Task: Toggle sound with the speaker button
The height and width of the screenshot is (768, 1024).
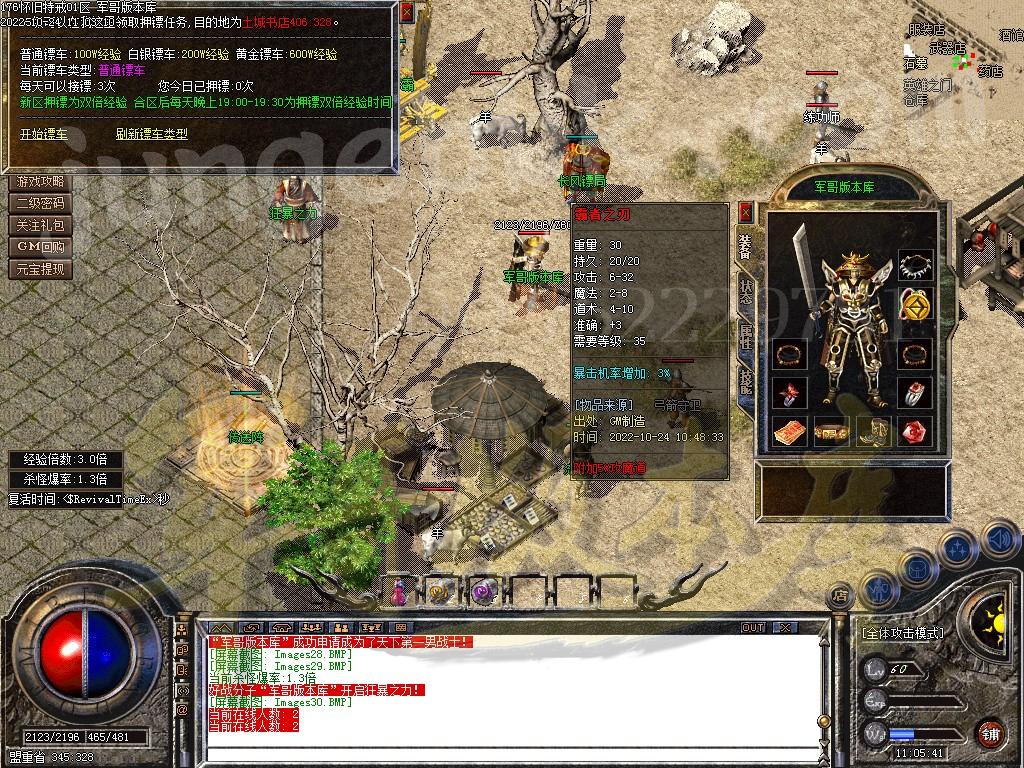Action: click(x=1000, y=540)
